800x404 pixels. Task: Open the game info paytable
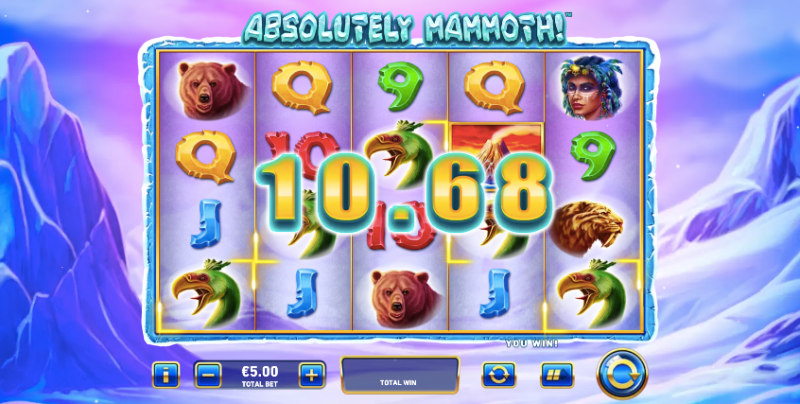(x=166, y=375)
